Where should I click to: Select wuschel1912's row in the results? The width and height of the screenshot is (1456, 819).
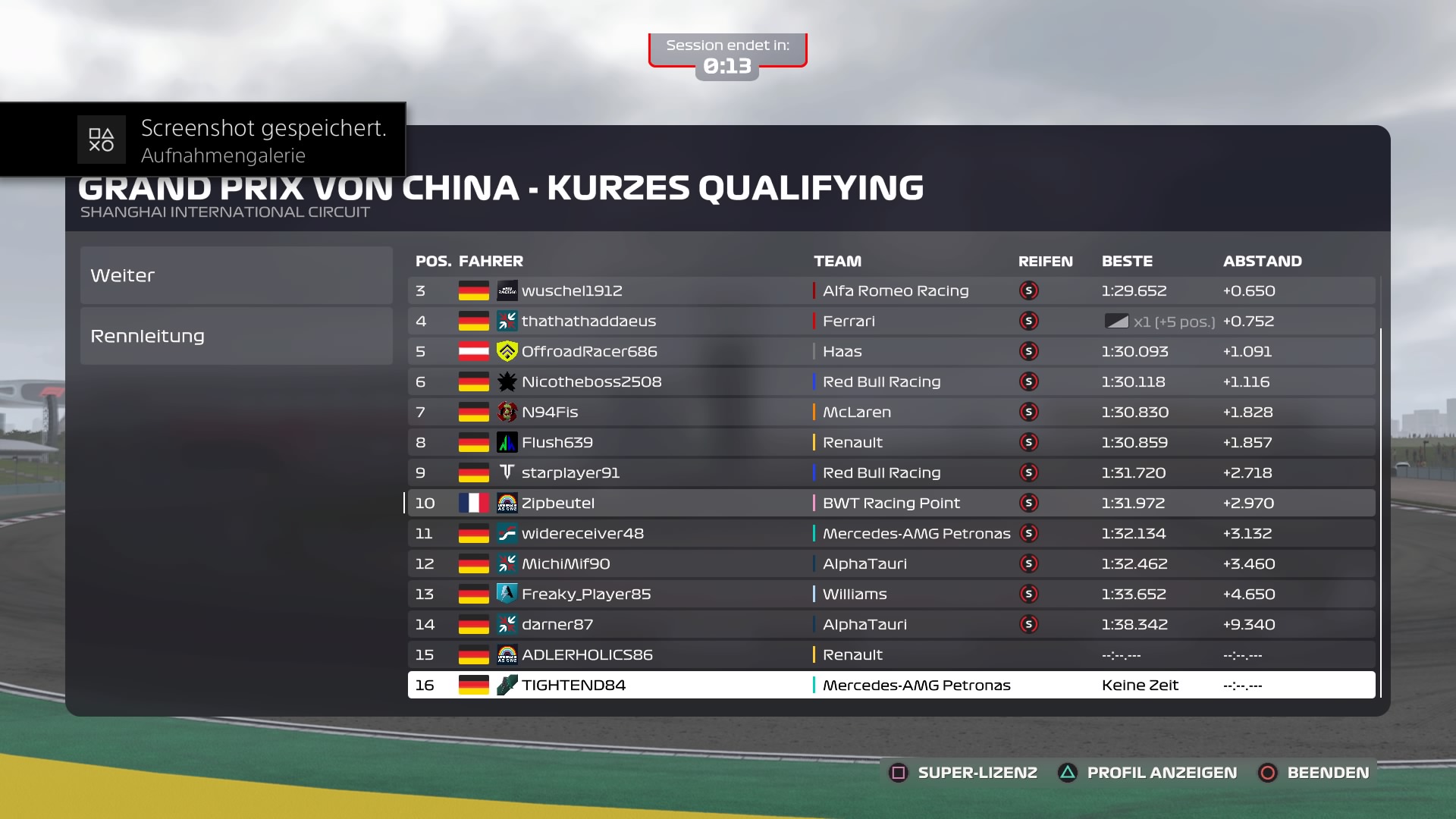pos(891,290)
